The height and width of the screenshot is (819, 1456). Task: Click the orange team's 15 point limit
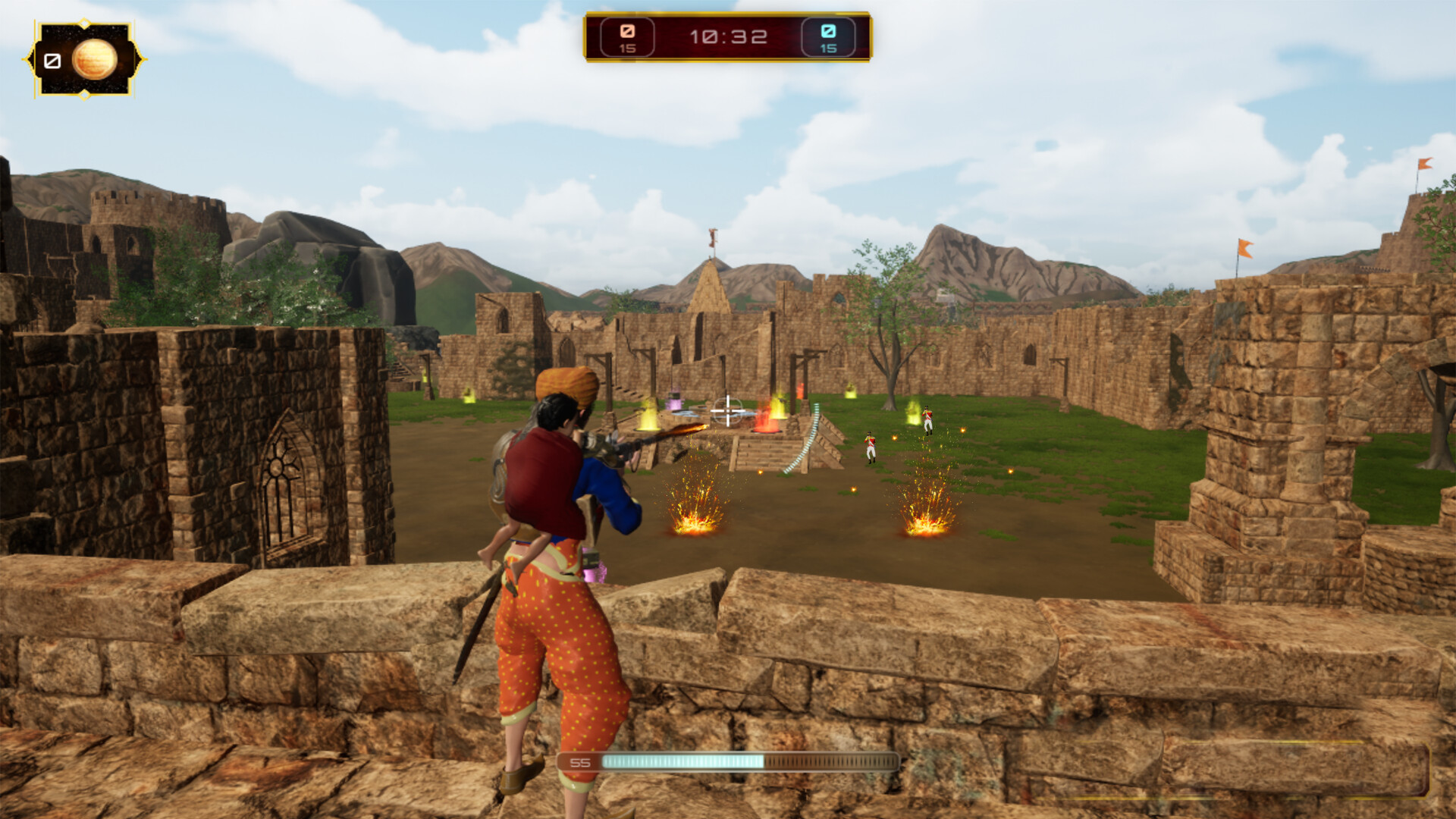627,49
